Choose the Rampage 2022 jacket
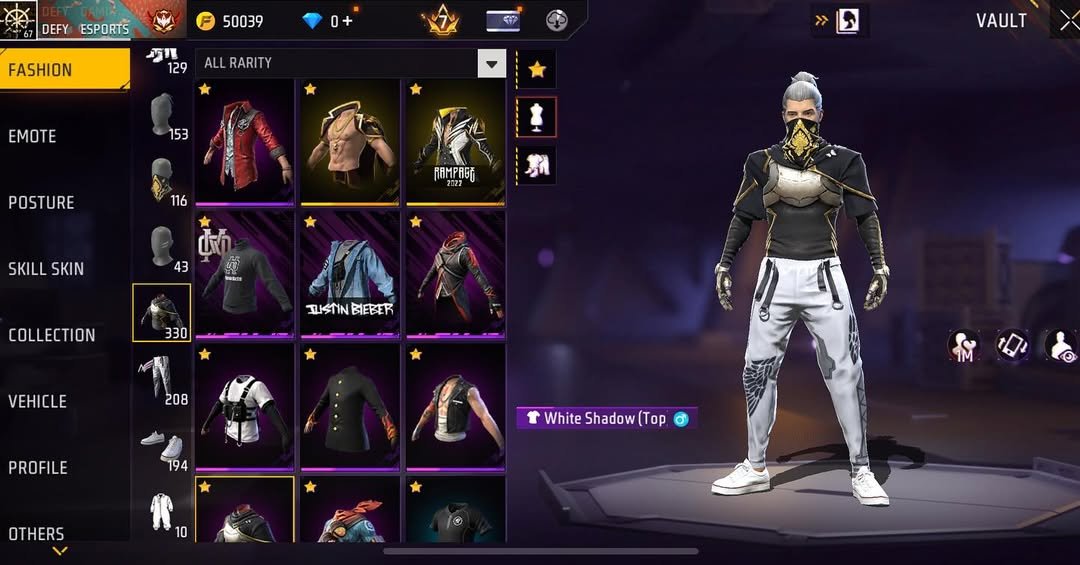Screen dimensions: 1080x565 pyautogui.click(x=455, y=142)
